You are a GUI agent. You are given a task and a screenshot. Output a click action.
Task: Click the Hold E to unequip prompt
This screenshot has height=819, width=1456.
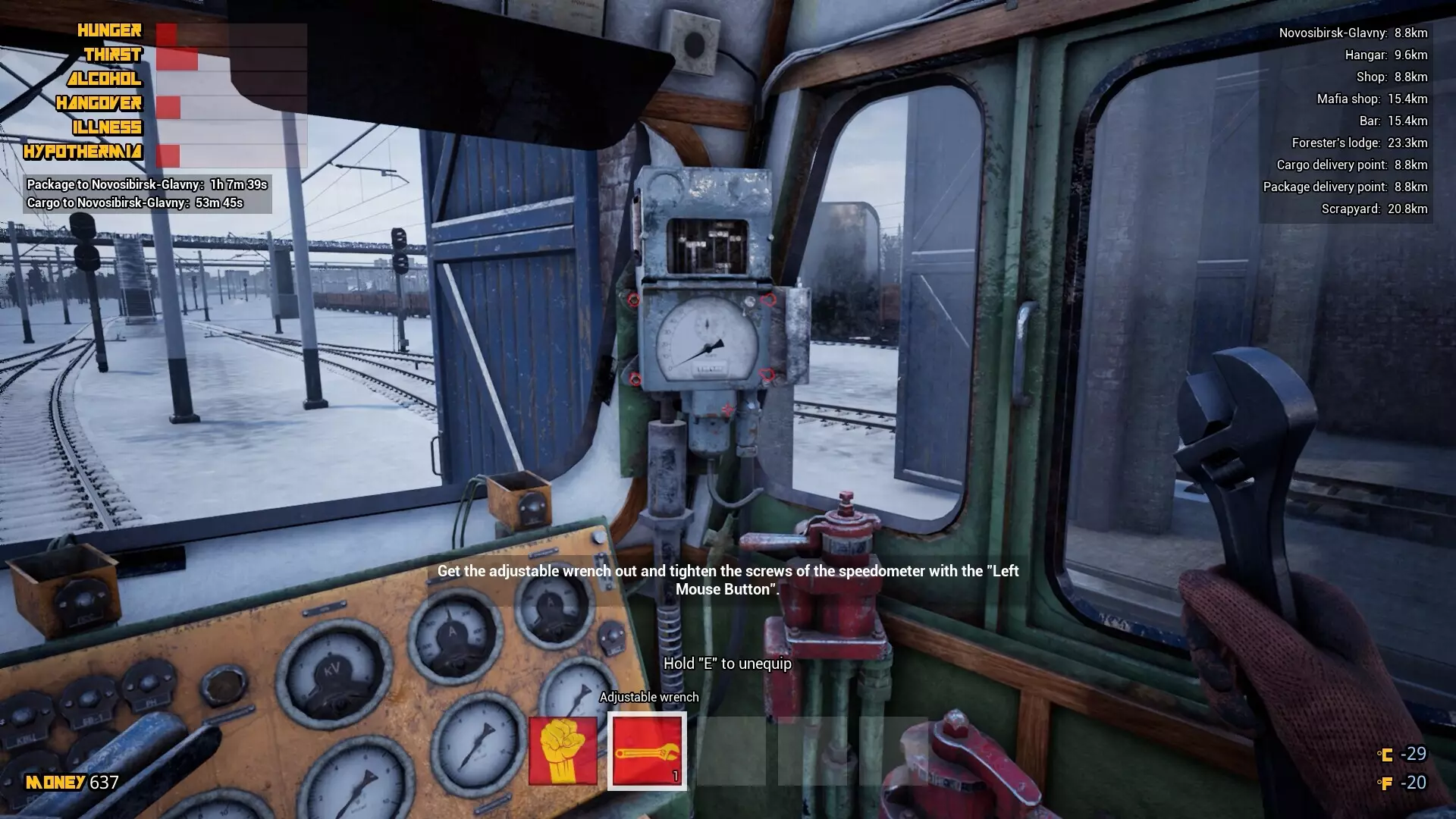726,664
